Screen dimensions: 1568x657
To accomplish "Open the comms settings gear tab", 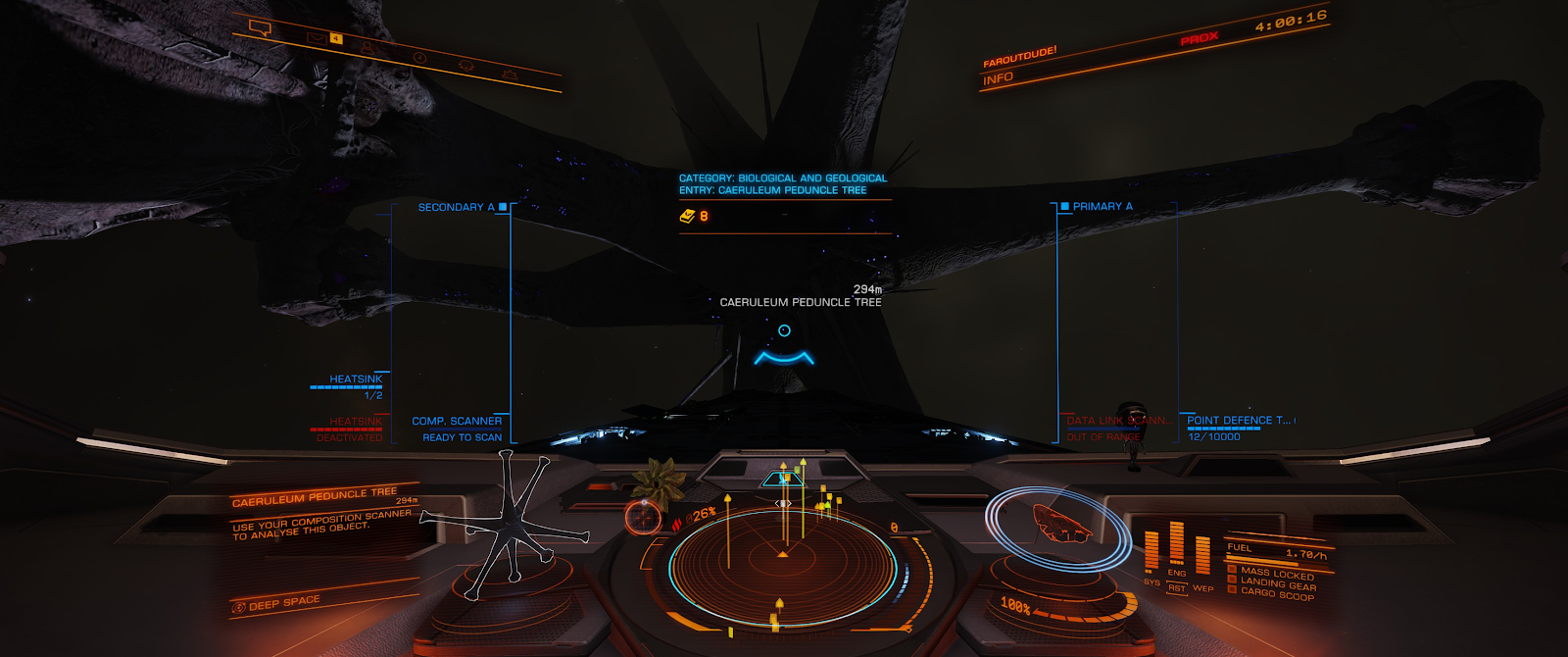I will (x=509, y=75).
